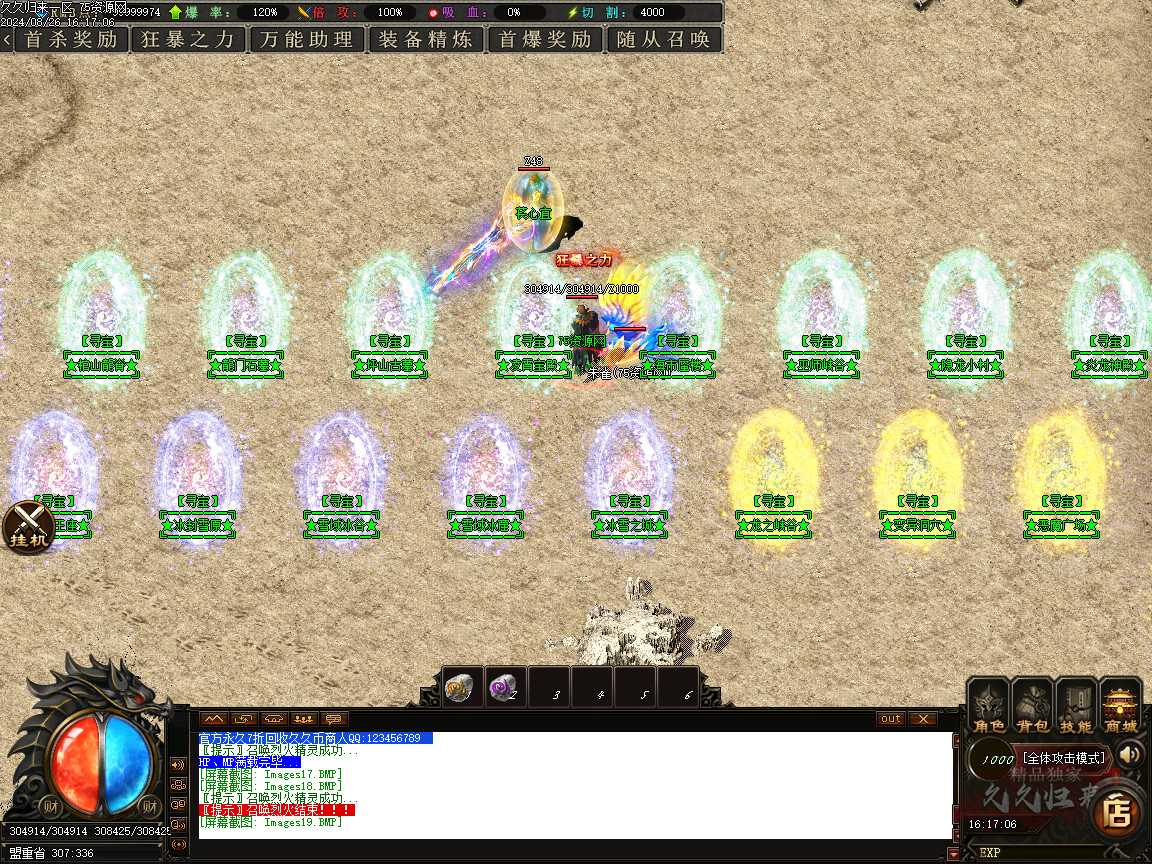Open the 首杀奖励 first-kill reward menu
1152x864 pixels.
pos(71,40)
